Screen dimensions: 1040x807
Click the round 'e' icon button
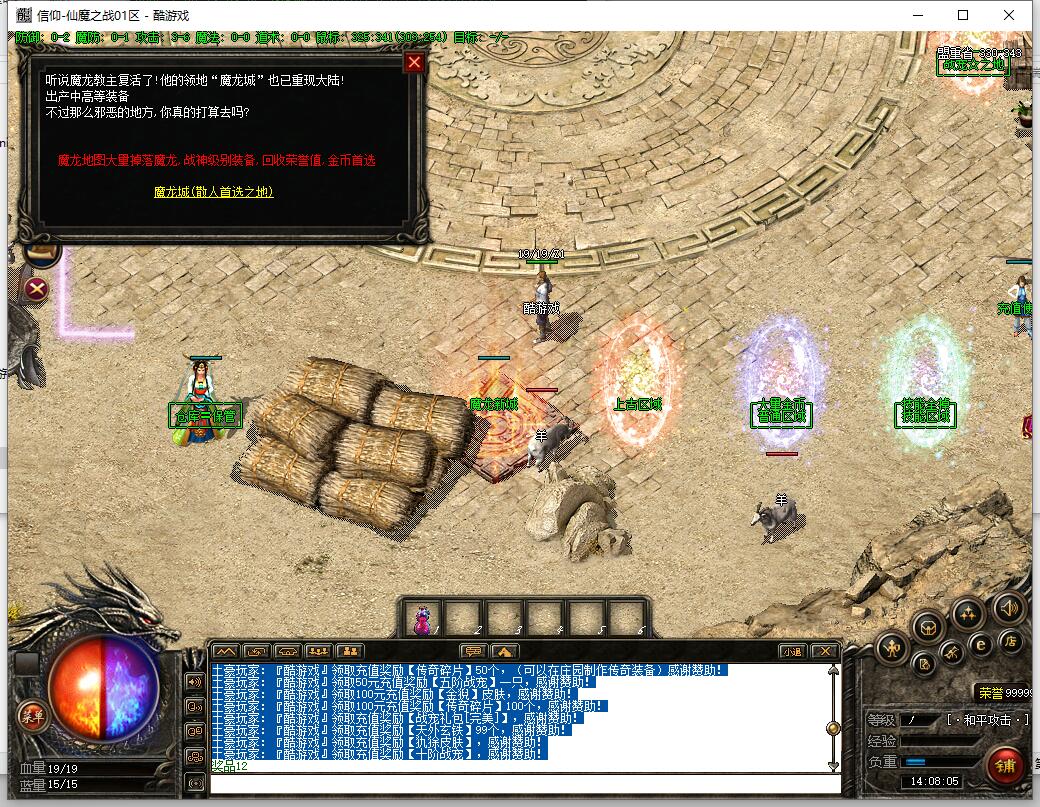click(981, 645)
